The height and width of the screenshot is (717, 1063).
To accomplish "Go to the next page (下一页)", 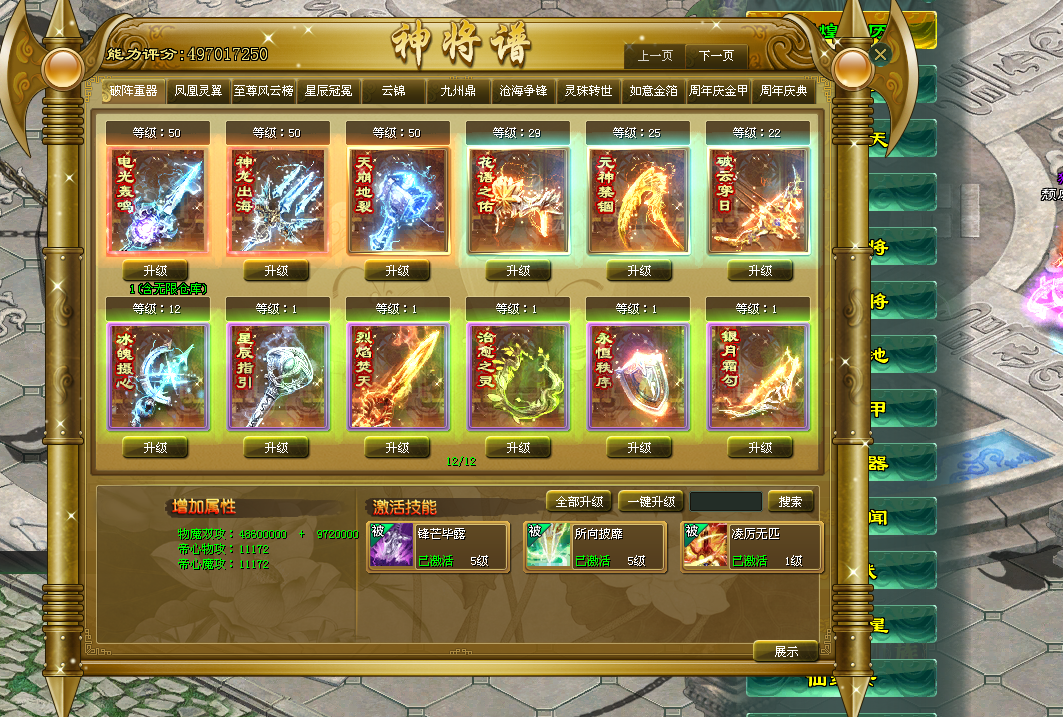I will pyautogui.click(x=716, y=56).
